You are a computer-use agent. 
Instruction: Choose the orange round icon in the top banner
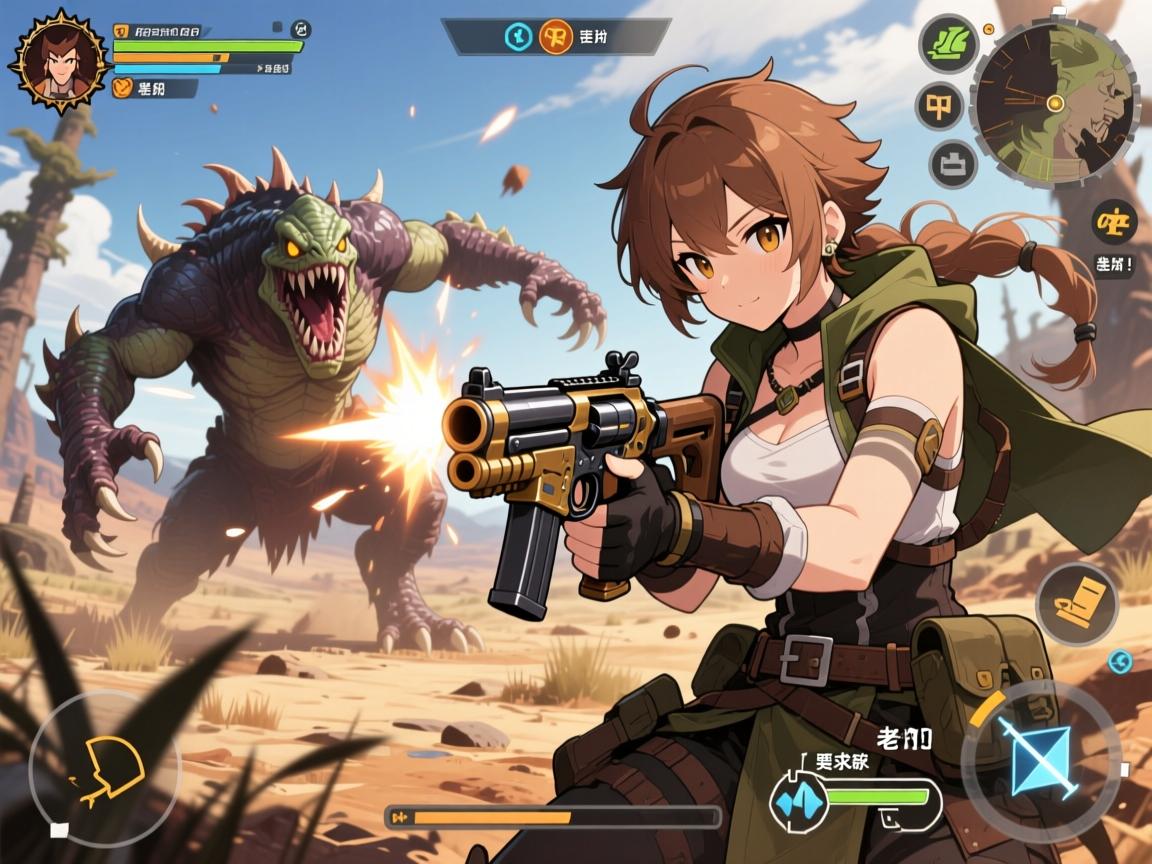(x=555, y=36)
